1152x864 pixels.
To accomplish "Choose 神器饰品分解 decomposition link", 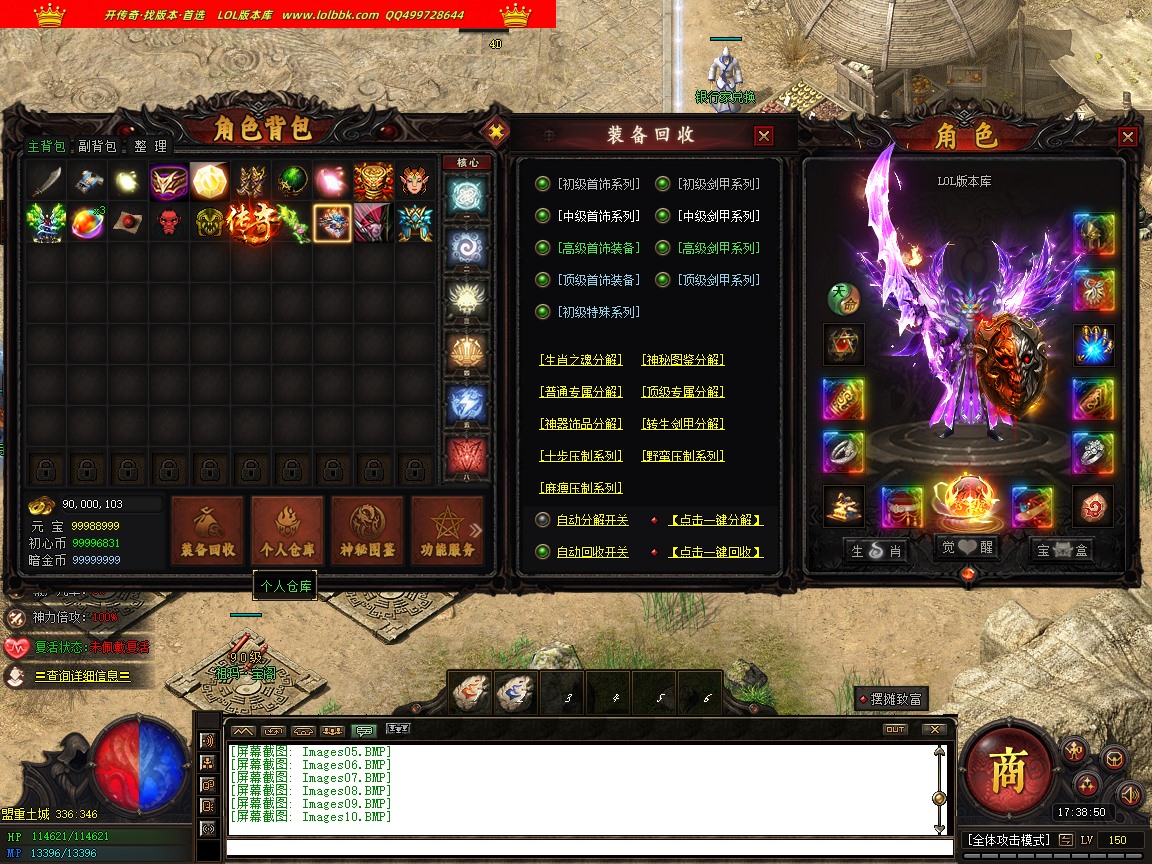I will (x=580, y=424).
